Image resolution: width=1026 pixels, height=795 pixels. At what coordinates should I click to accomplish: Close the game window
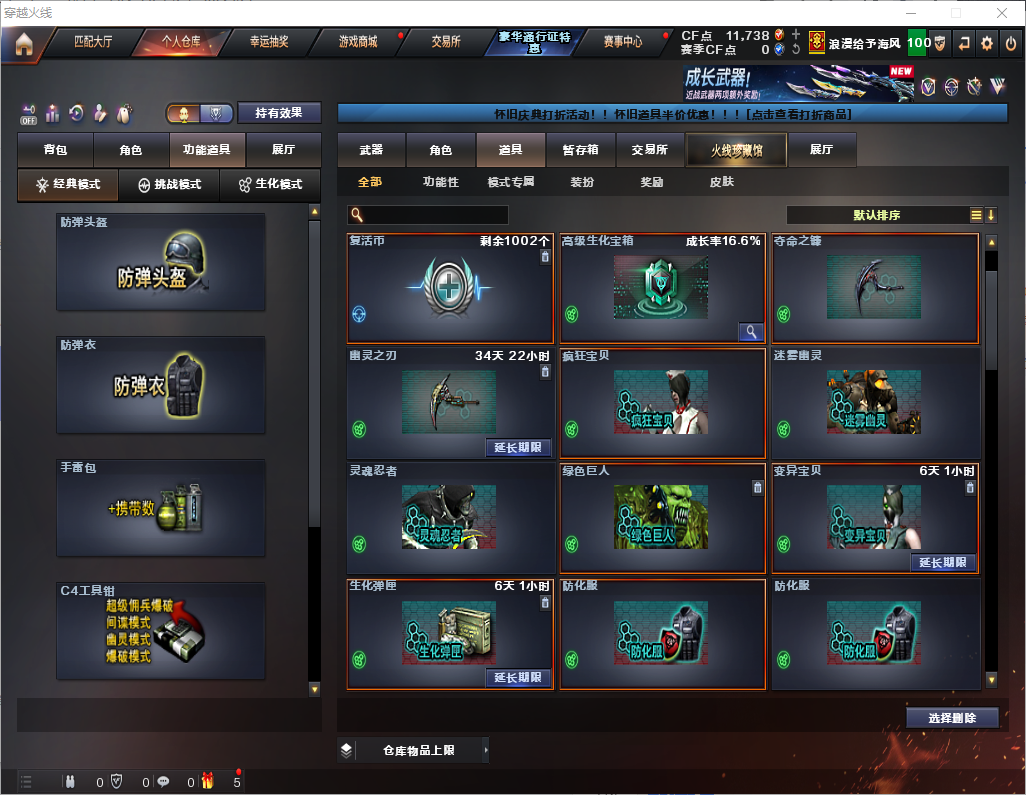coord(1002,13)
